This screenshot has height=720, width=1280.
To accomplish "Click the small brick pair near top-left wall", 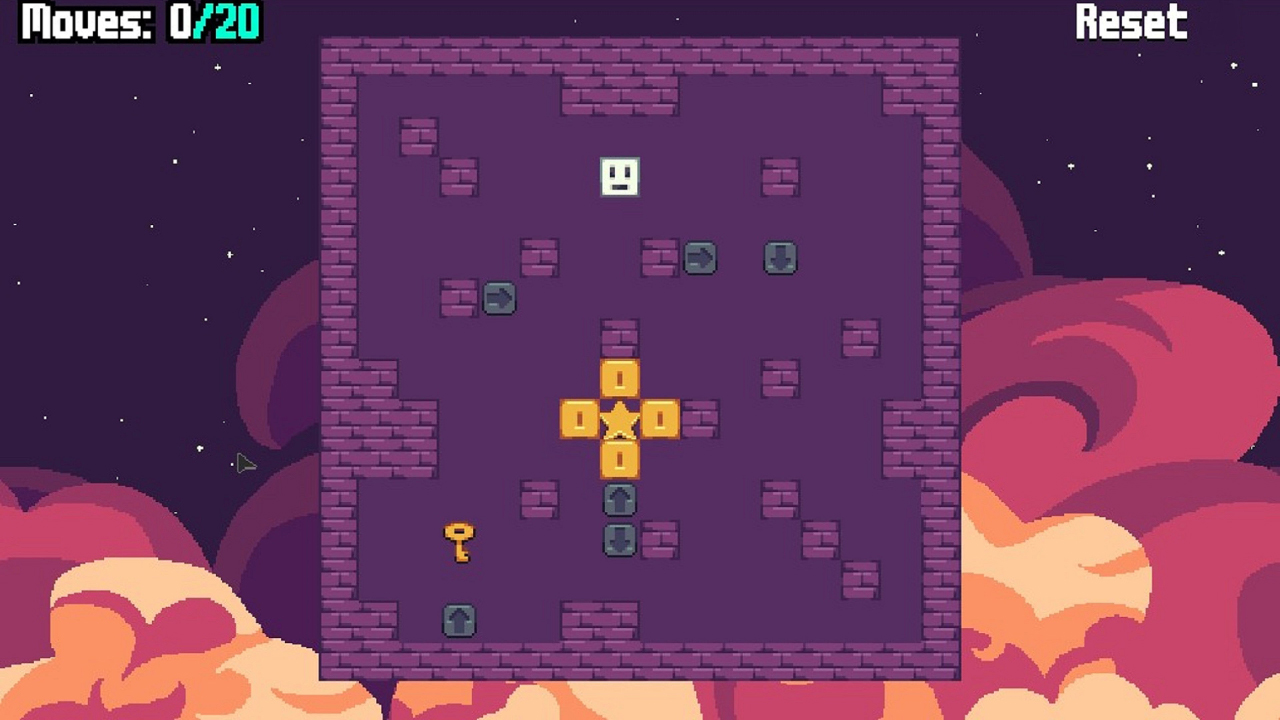I will [x=420, y=135].
